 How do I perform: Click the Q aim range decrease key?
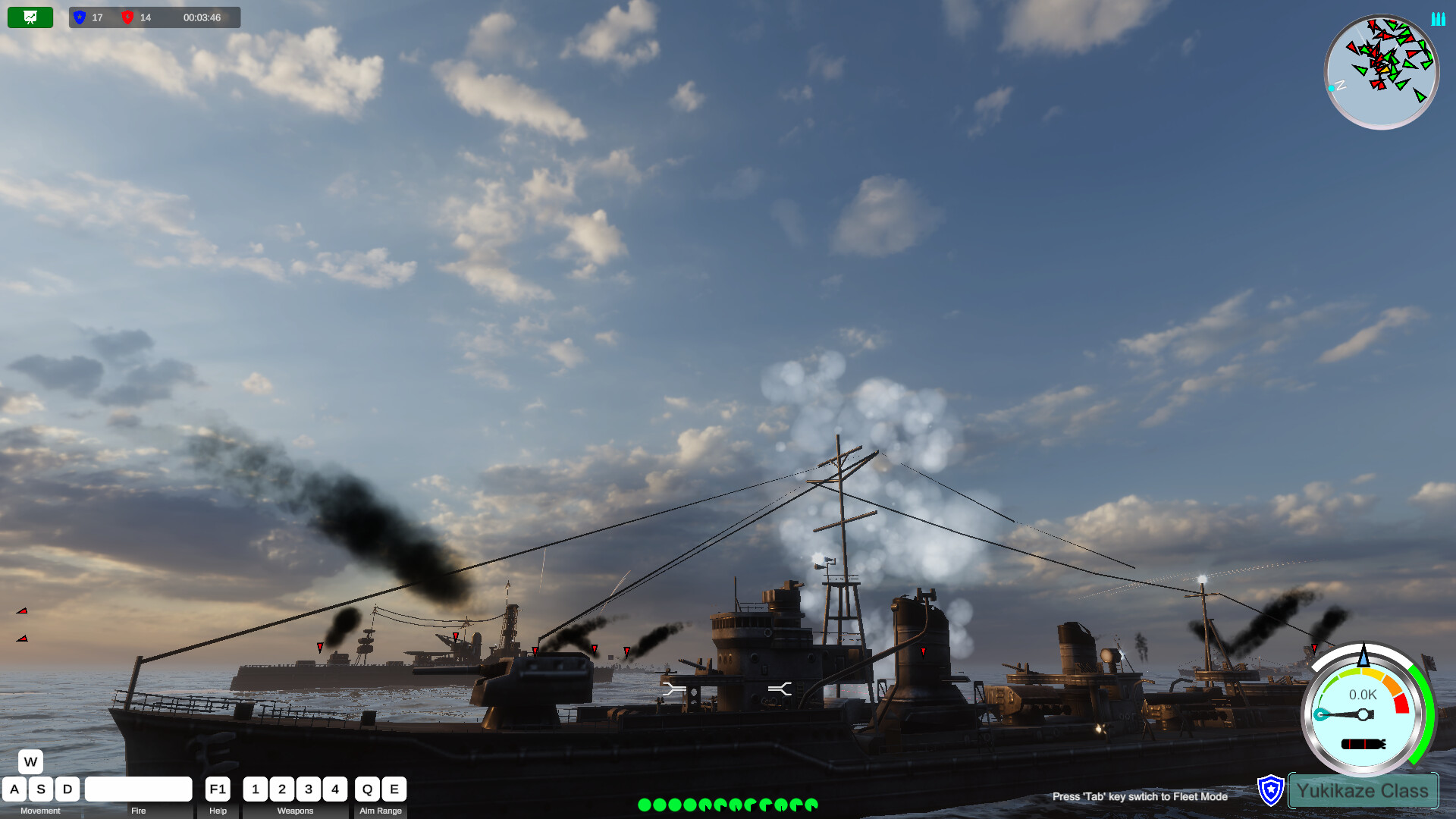[367, 789]
